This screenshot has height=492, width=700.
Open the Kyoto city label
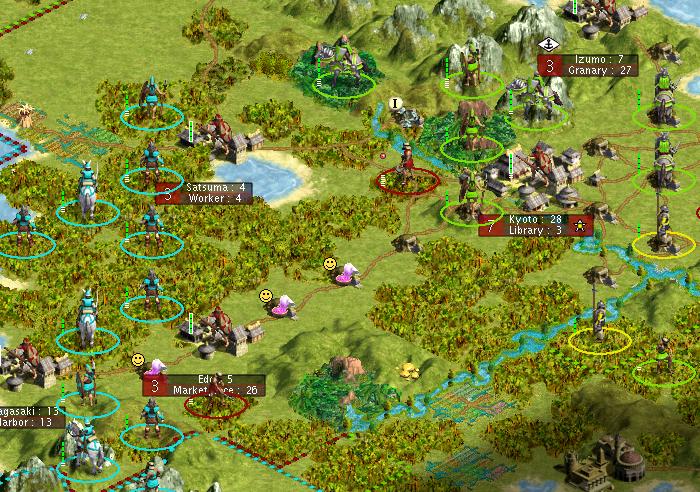coord(538,224)
